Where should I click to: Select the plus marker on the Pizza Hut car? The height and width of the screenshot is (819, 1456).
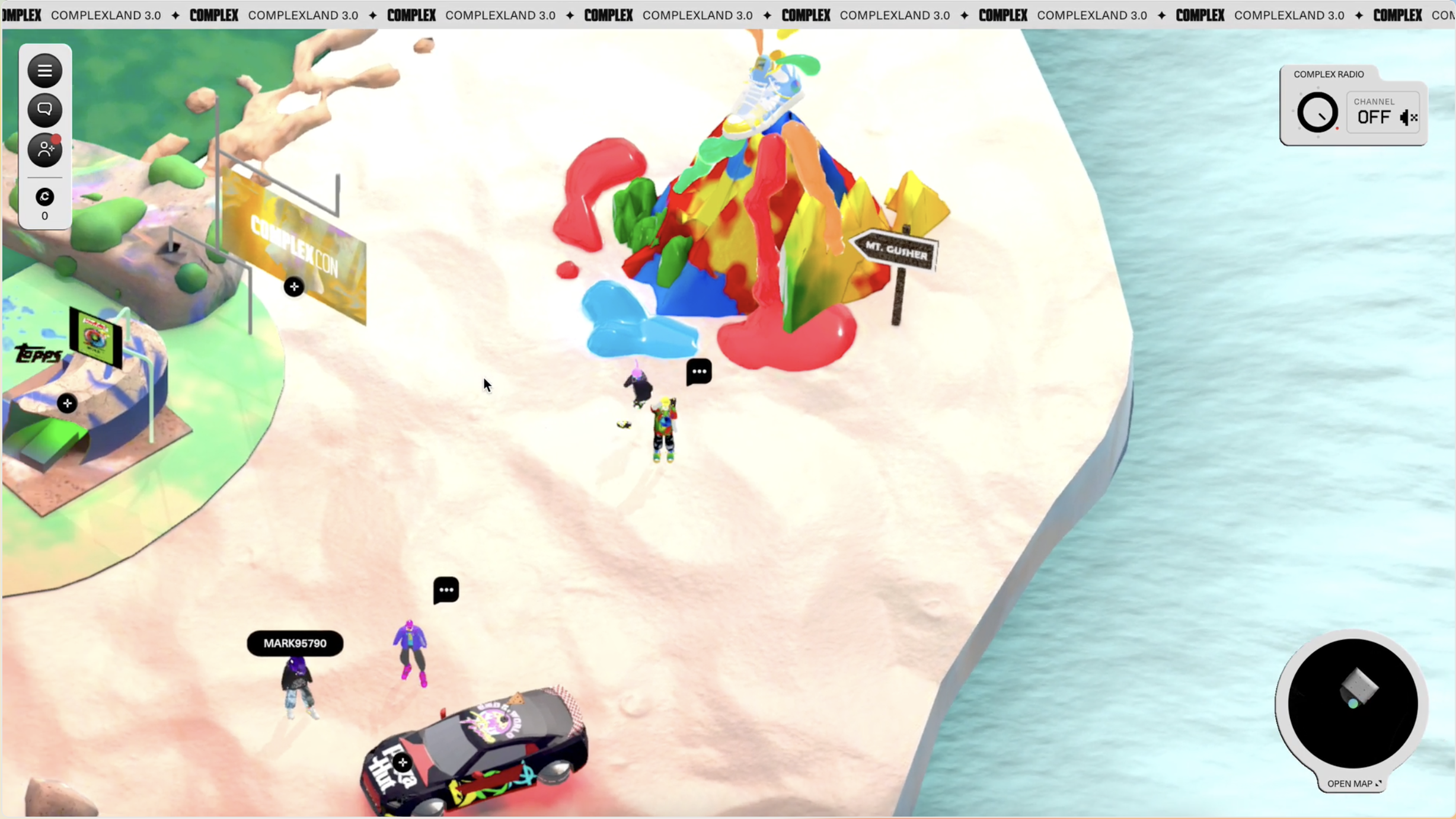[402, 762]
